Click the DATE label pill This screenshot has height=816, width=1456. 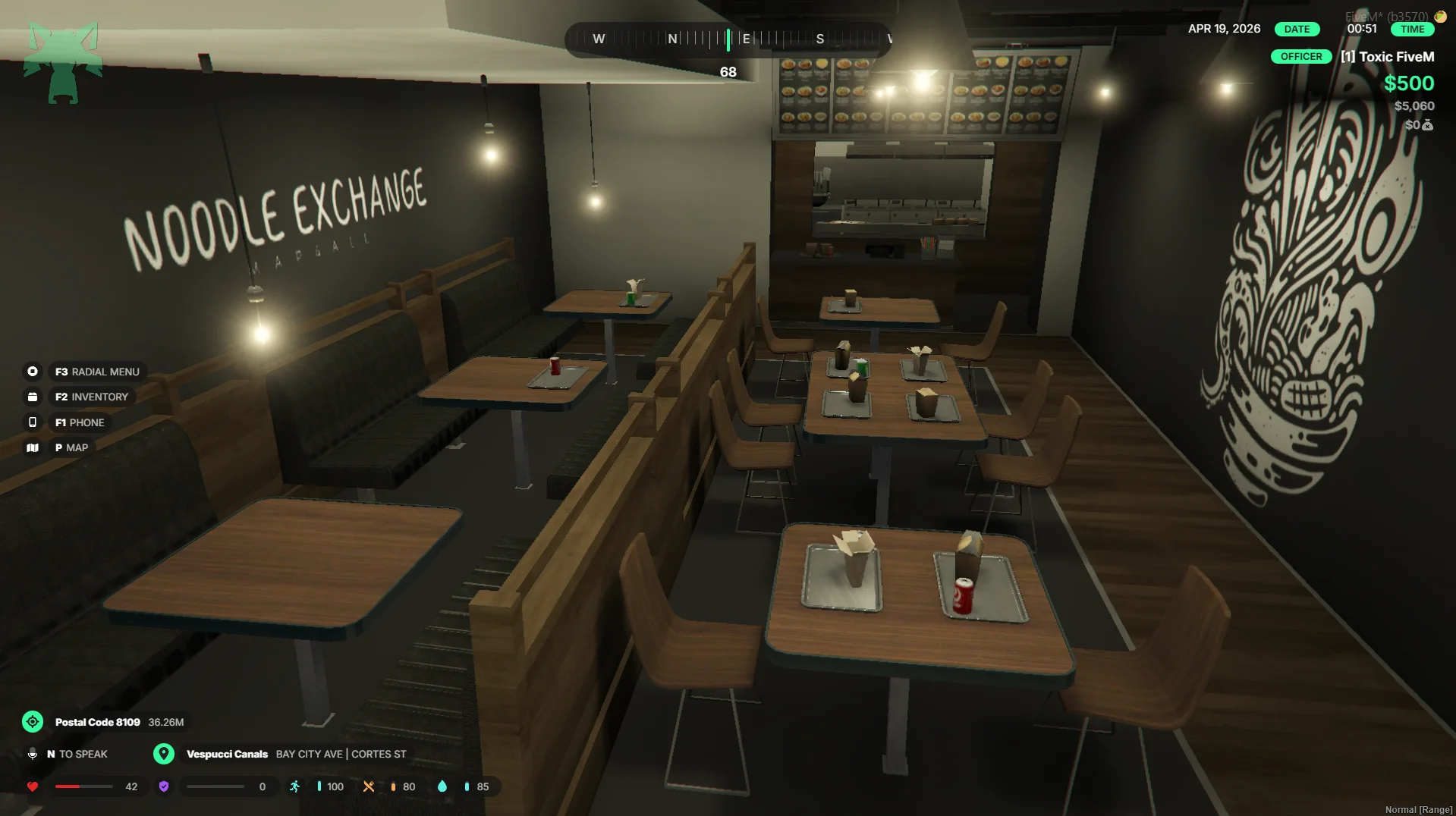point(1297,29)
